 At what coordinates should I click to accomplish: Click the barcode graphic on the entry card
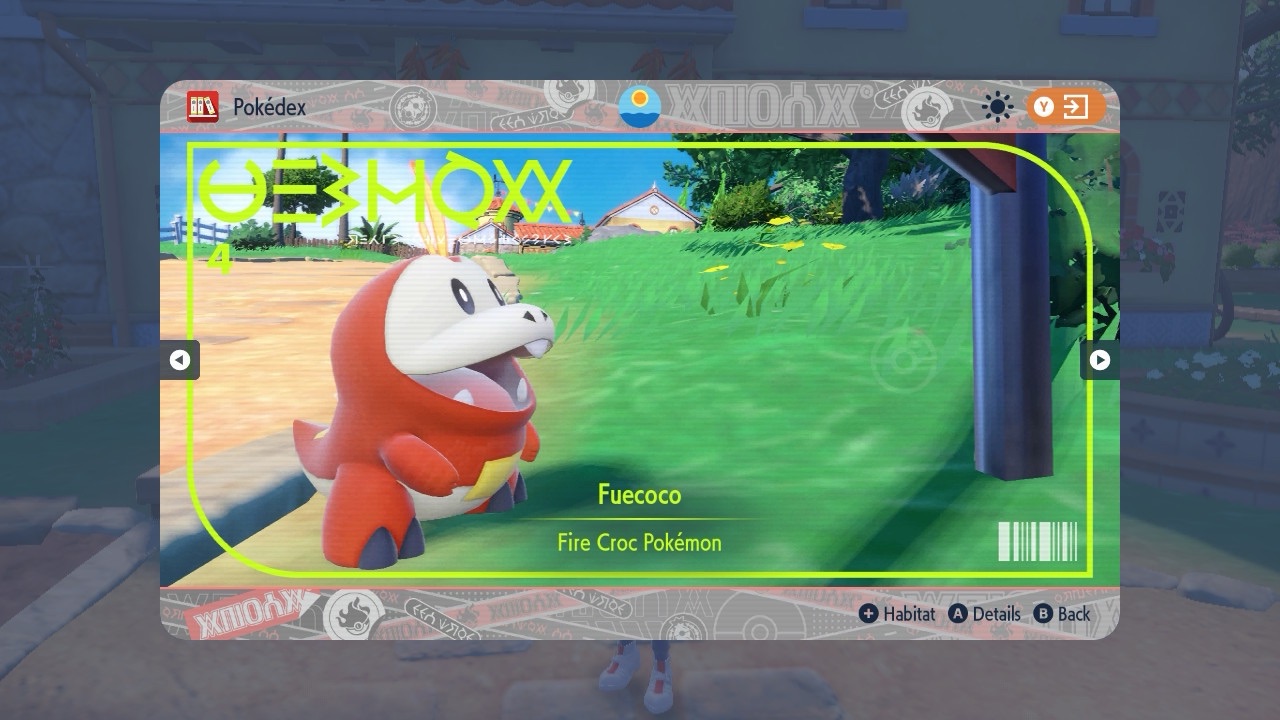(x=1035, y=540)
